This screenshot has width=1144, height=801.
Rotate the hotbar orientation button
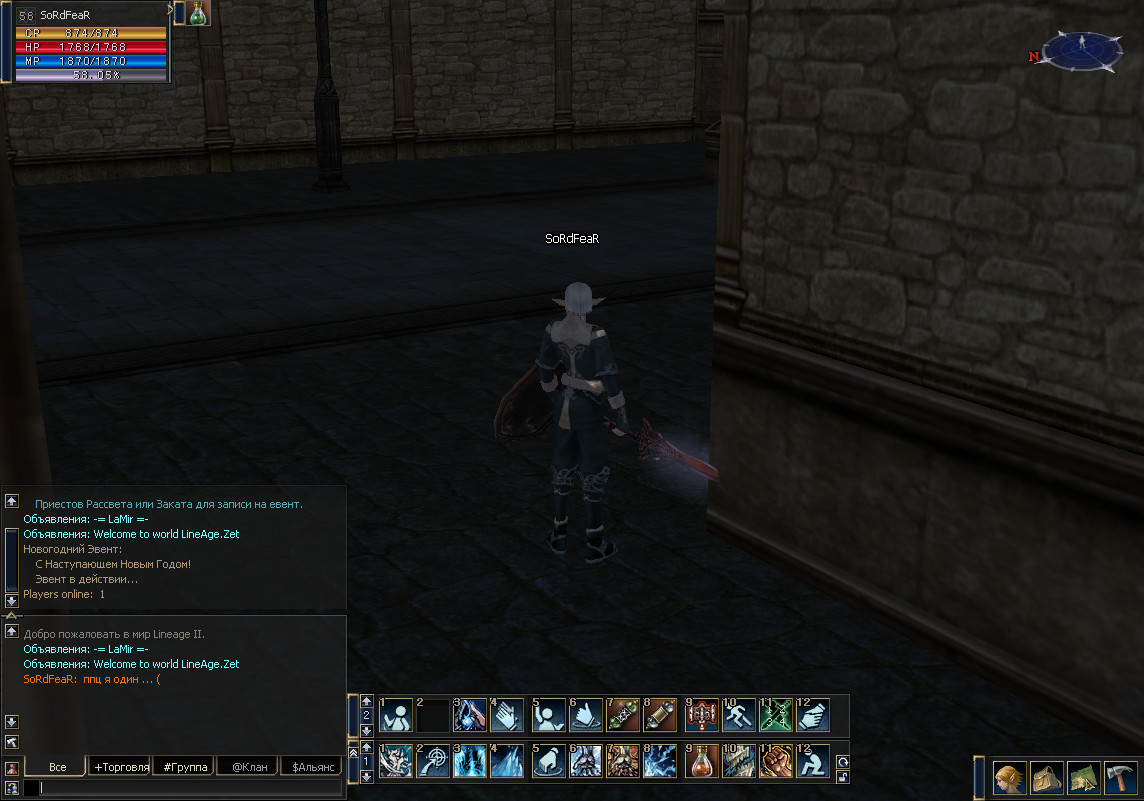843,761
